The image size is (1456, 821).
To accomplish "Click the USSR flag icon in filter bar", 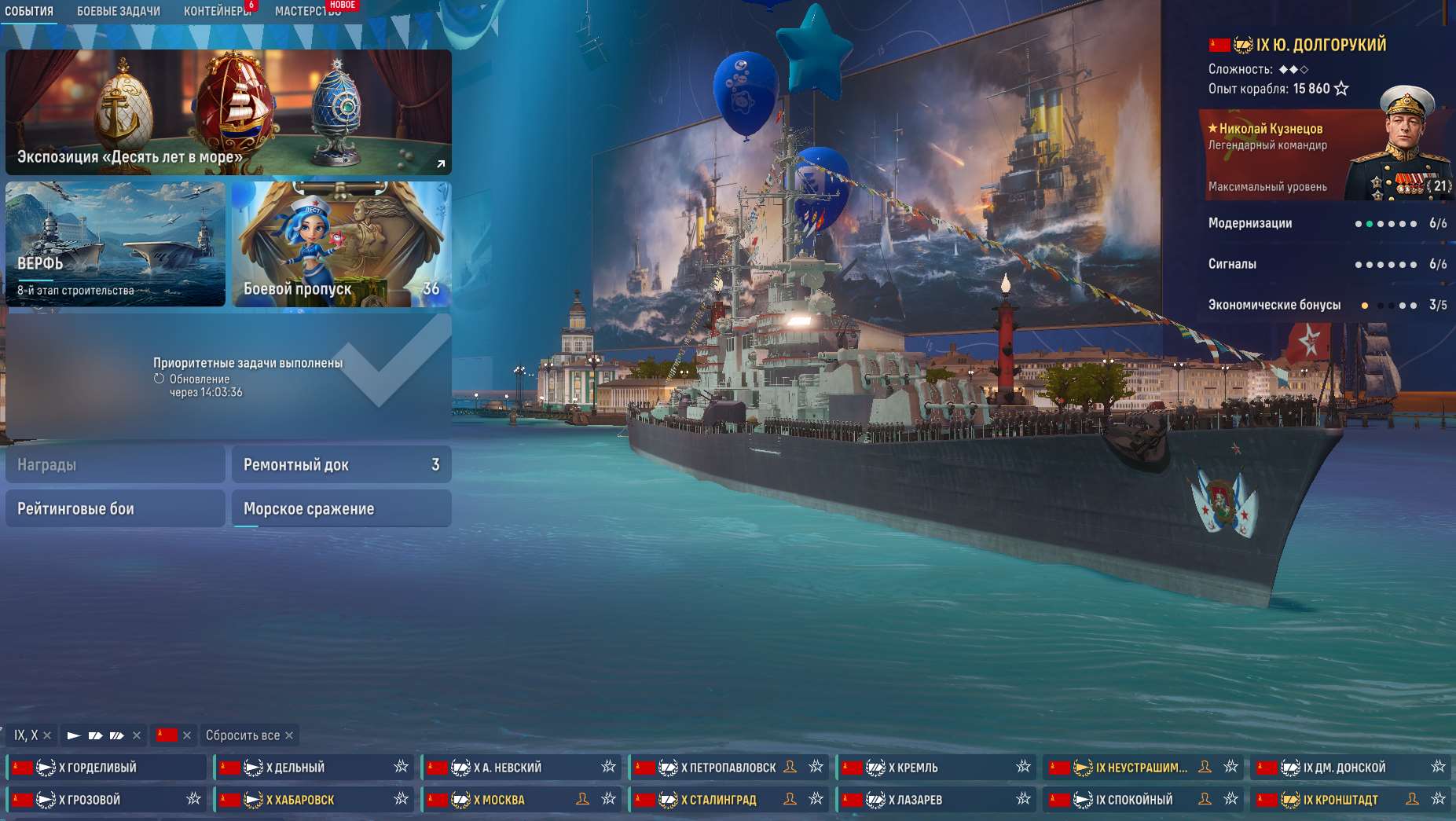I will click(165, 735).
